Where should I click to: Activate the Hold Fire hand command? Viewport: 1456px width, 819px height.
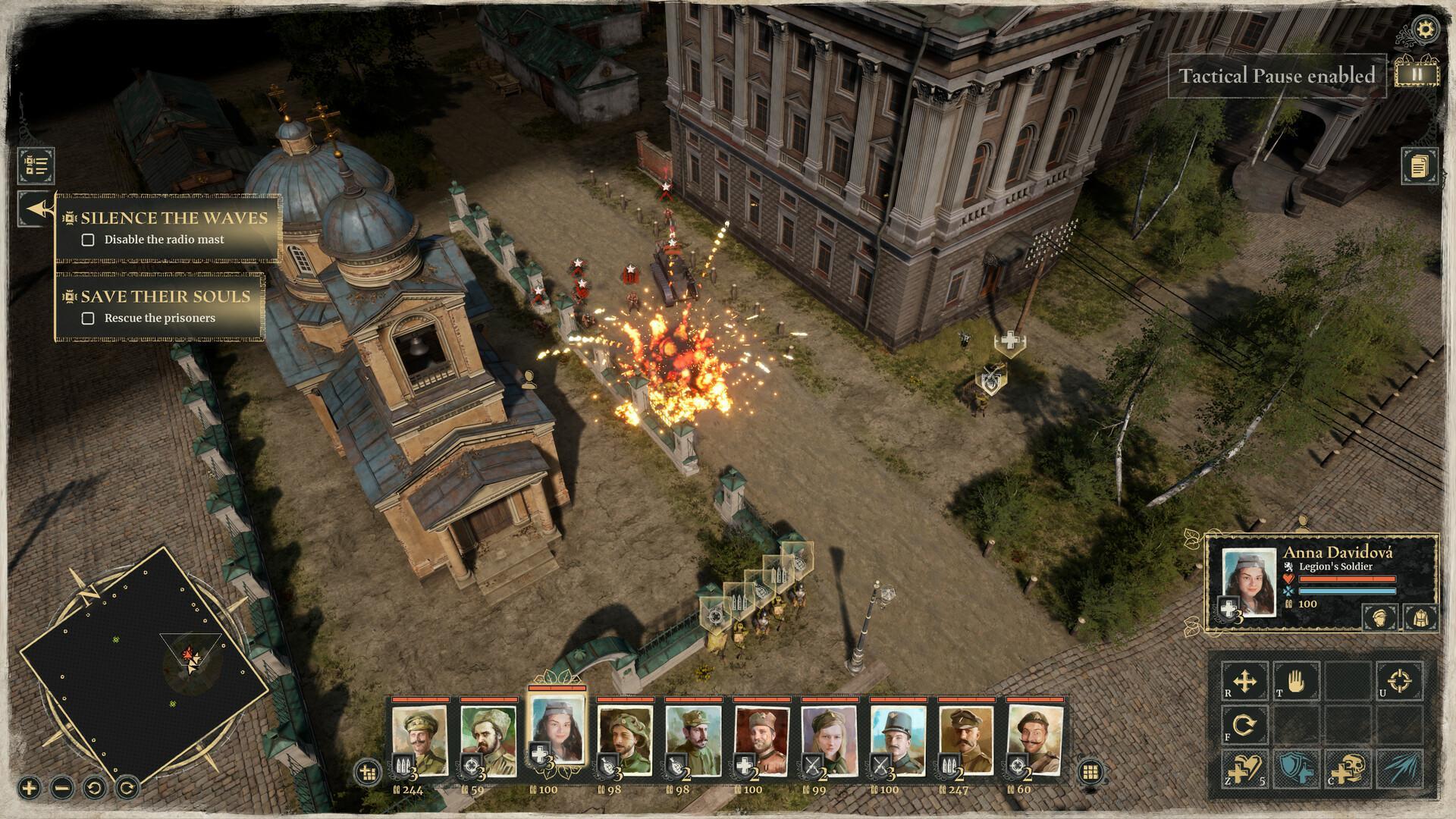pyautogui.click(x=1297, y=682)
